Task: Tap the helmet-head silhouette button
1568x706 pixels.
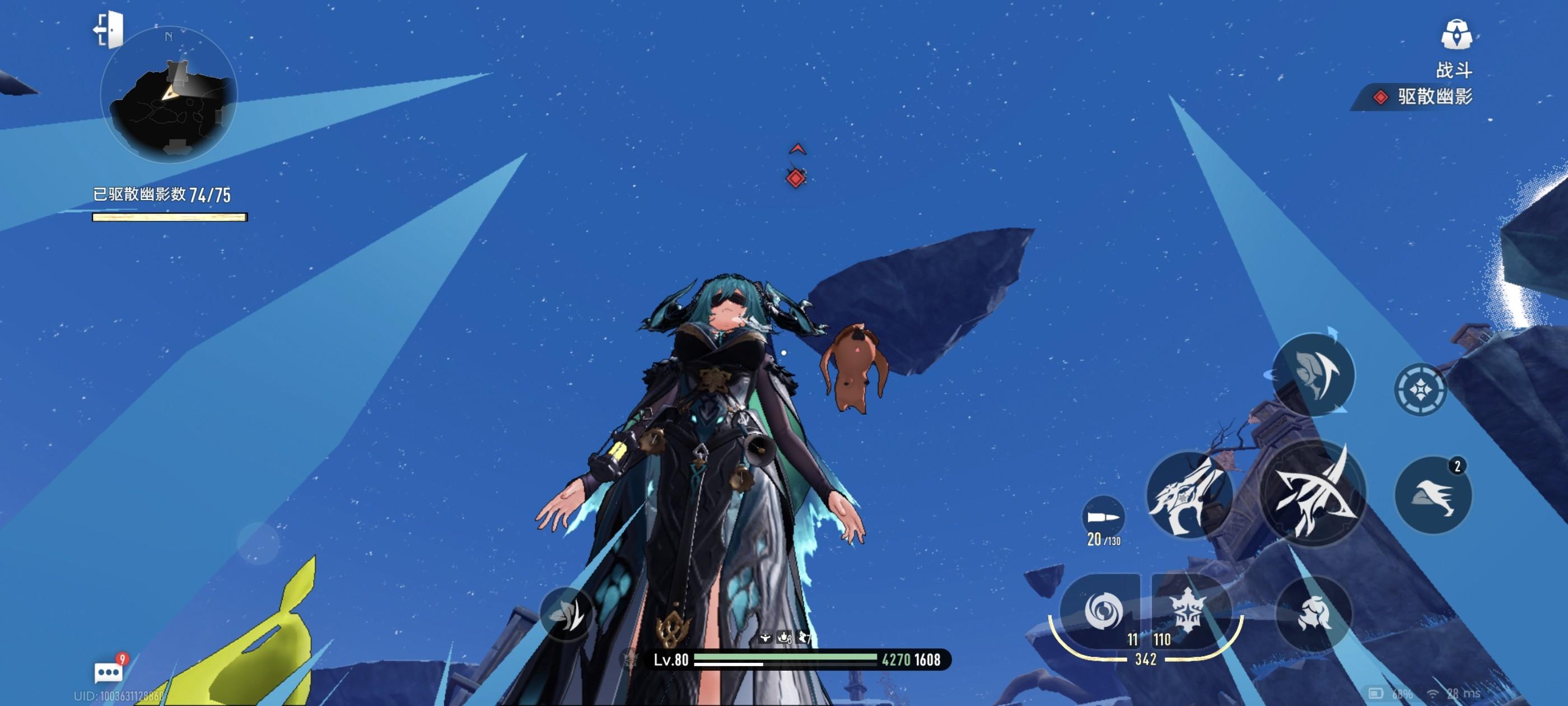Action: [x=1313, y=613]
